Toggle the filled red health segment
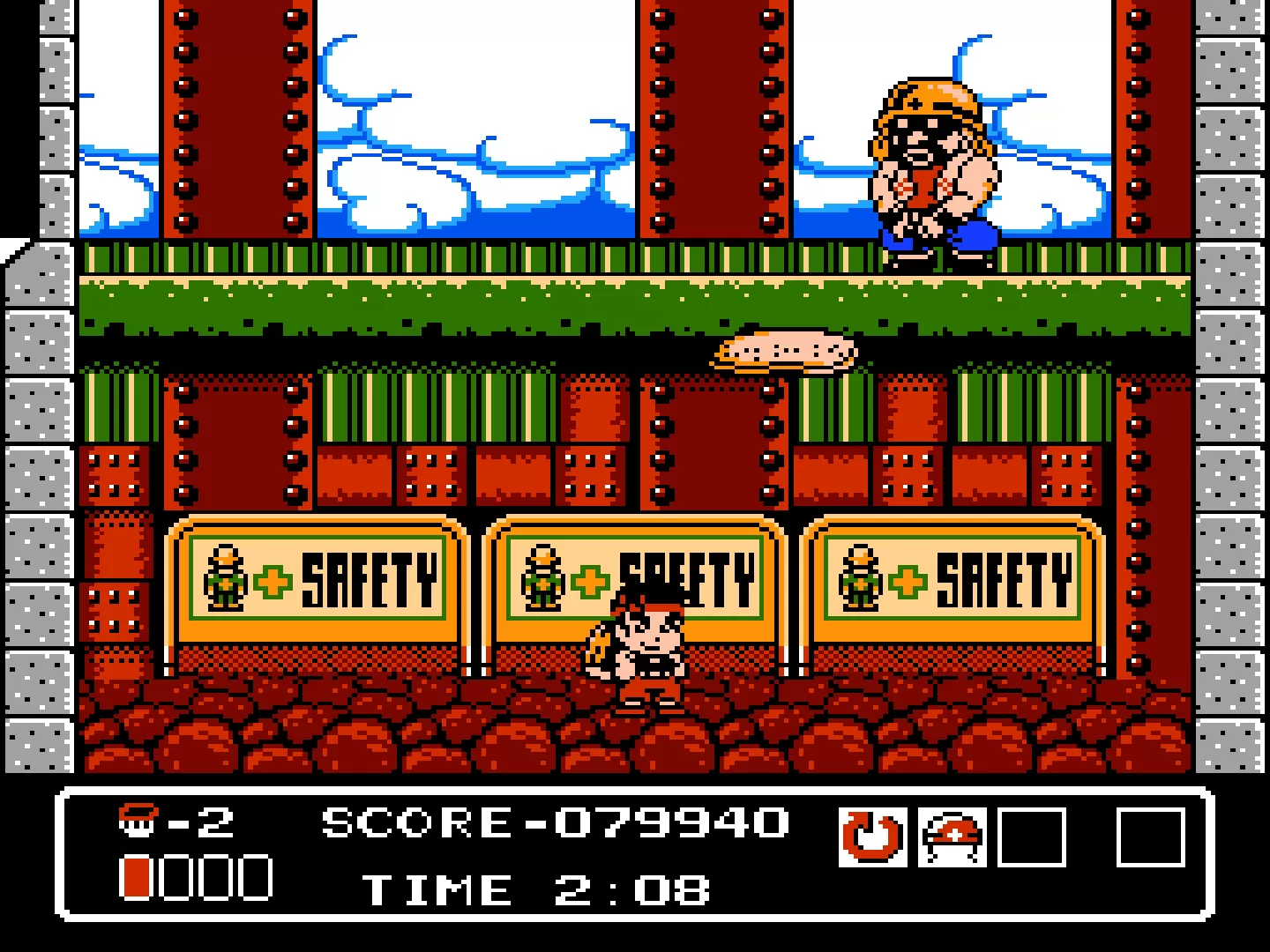The width and height of the screenshot is (1270, 952). coord(137,877)
